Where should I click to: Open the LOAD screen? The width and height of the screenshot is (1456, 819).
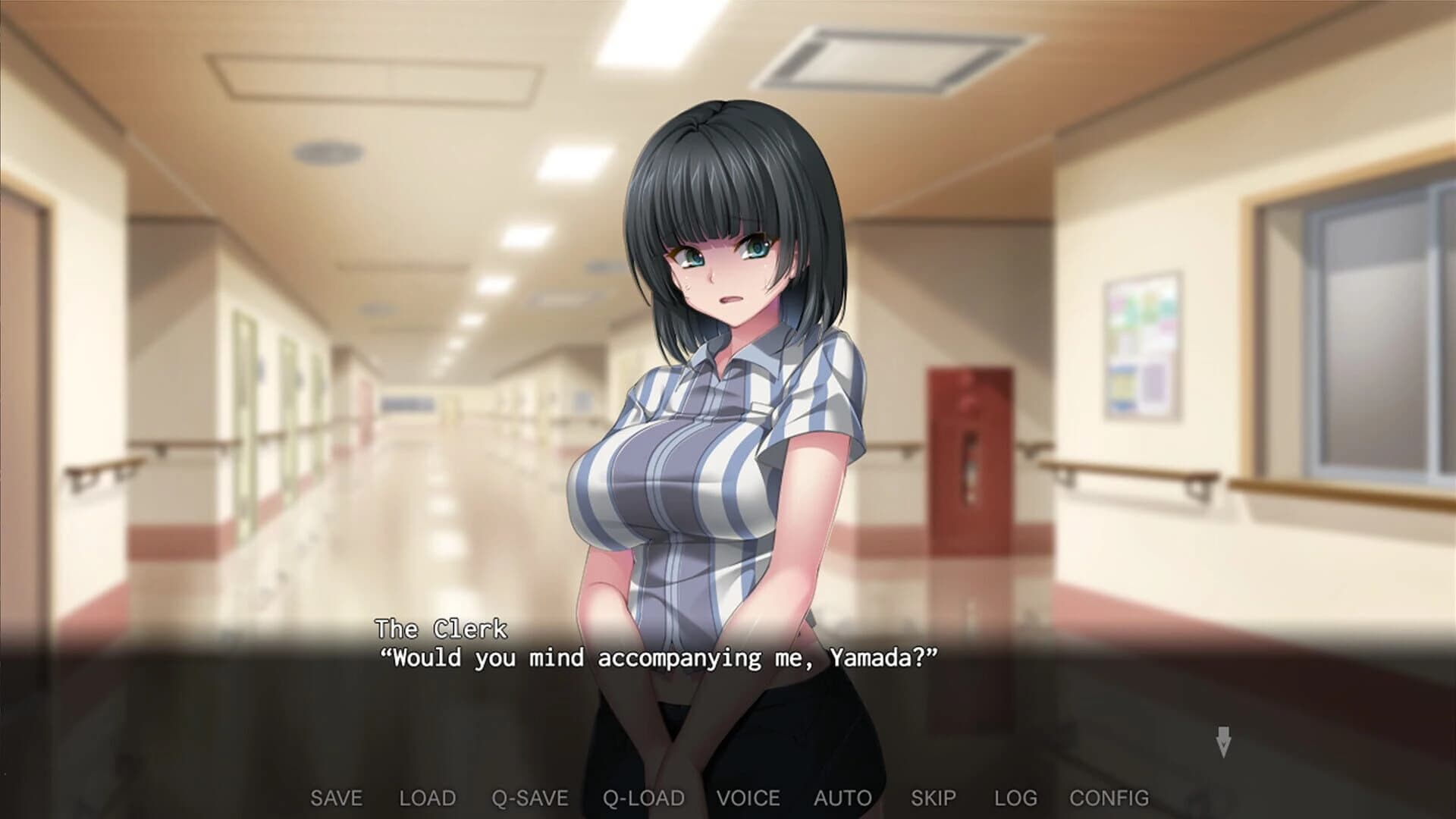[x=428, y=798]
